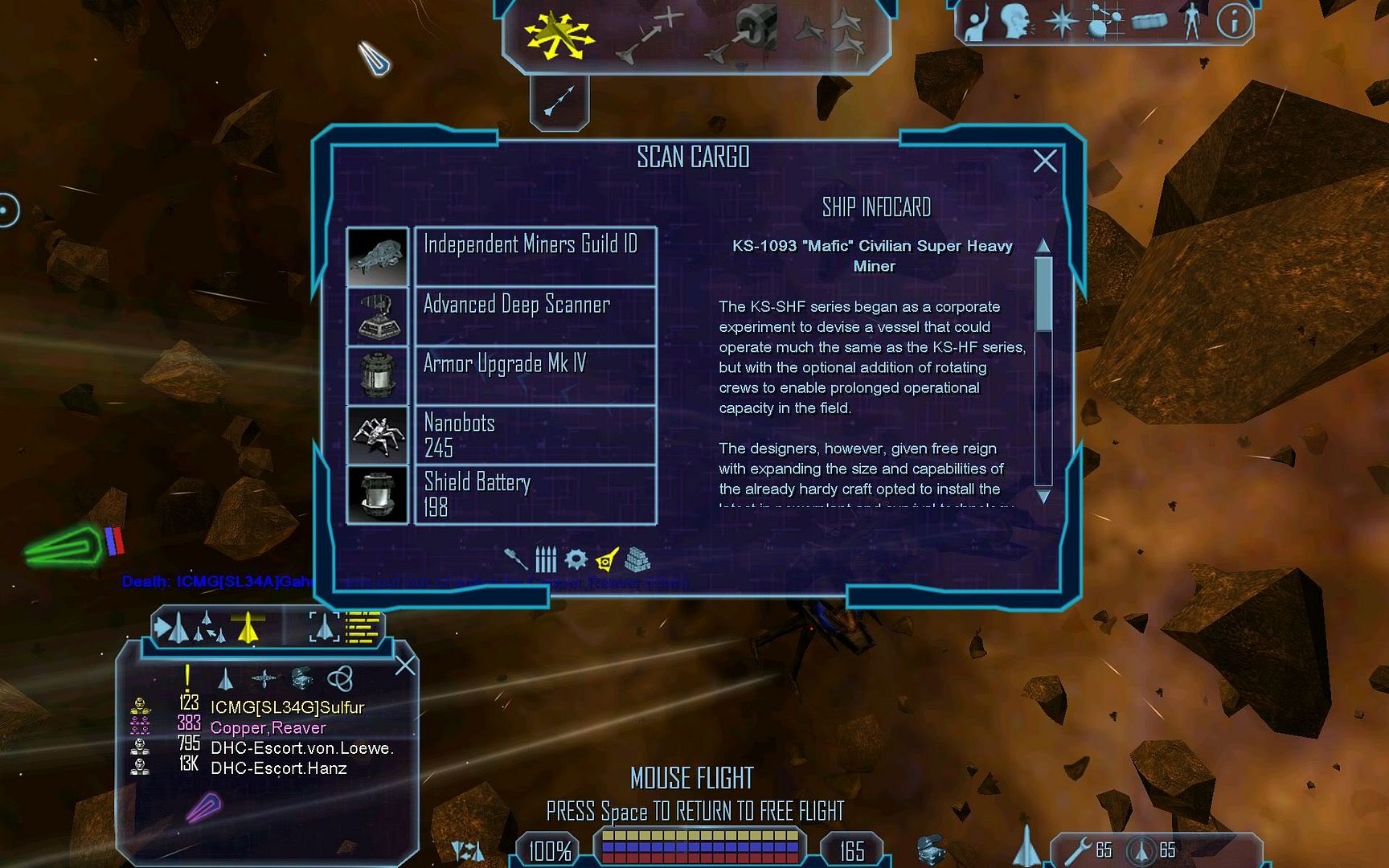Close the contact list panel

tap(406, 665)
